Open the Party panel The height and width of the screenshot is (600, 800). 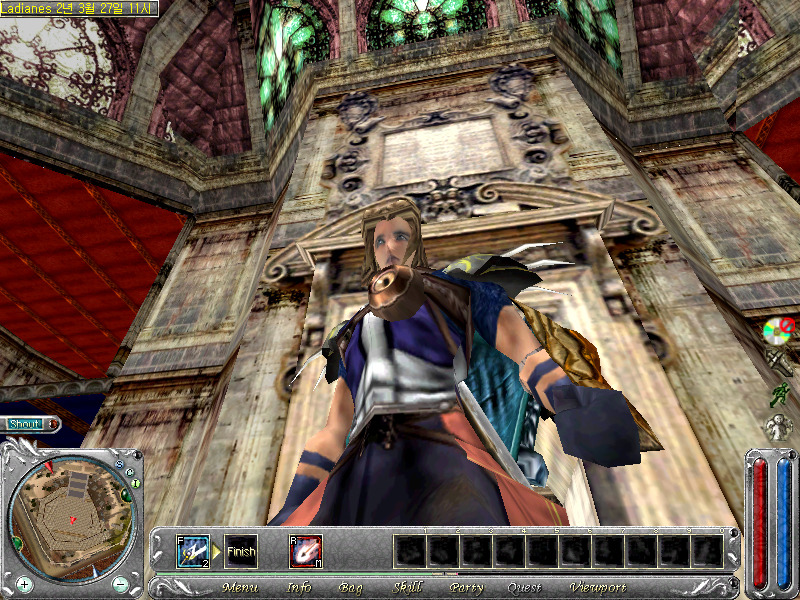click(467, 587)
